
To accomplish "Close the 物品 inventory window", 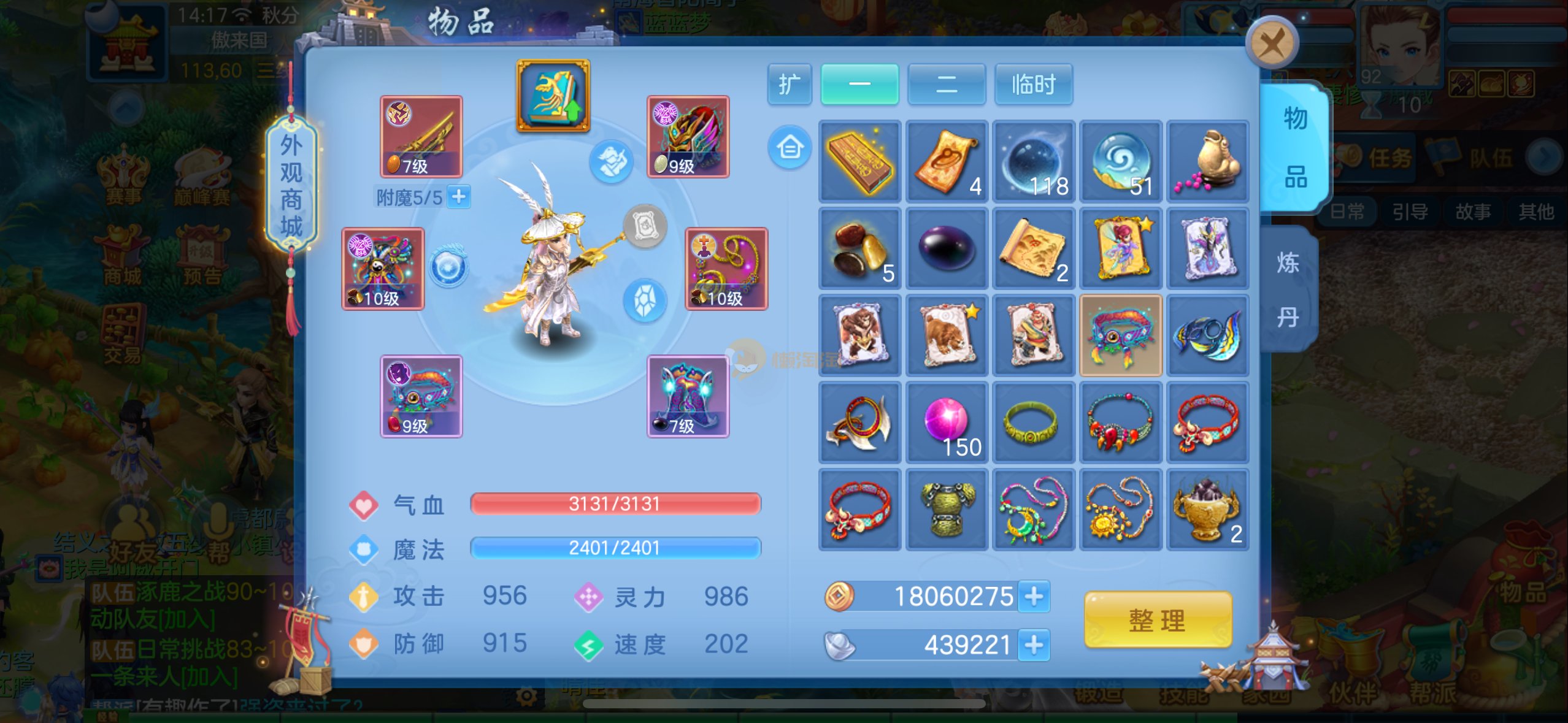I will (1272, 43).
